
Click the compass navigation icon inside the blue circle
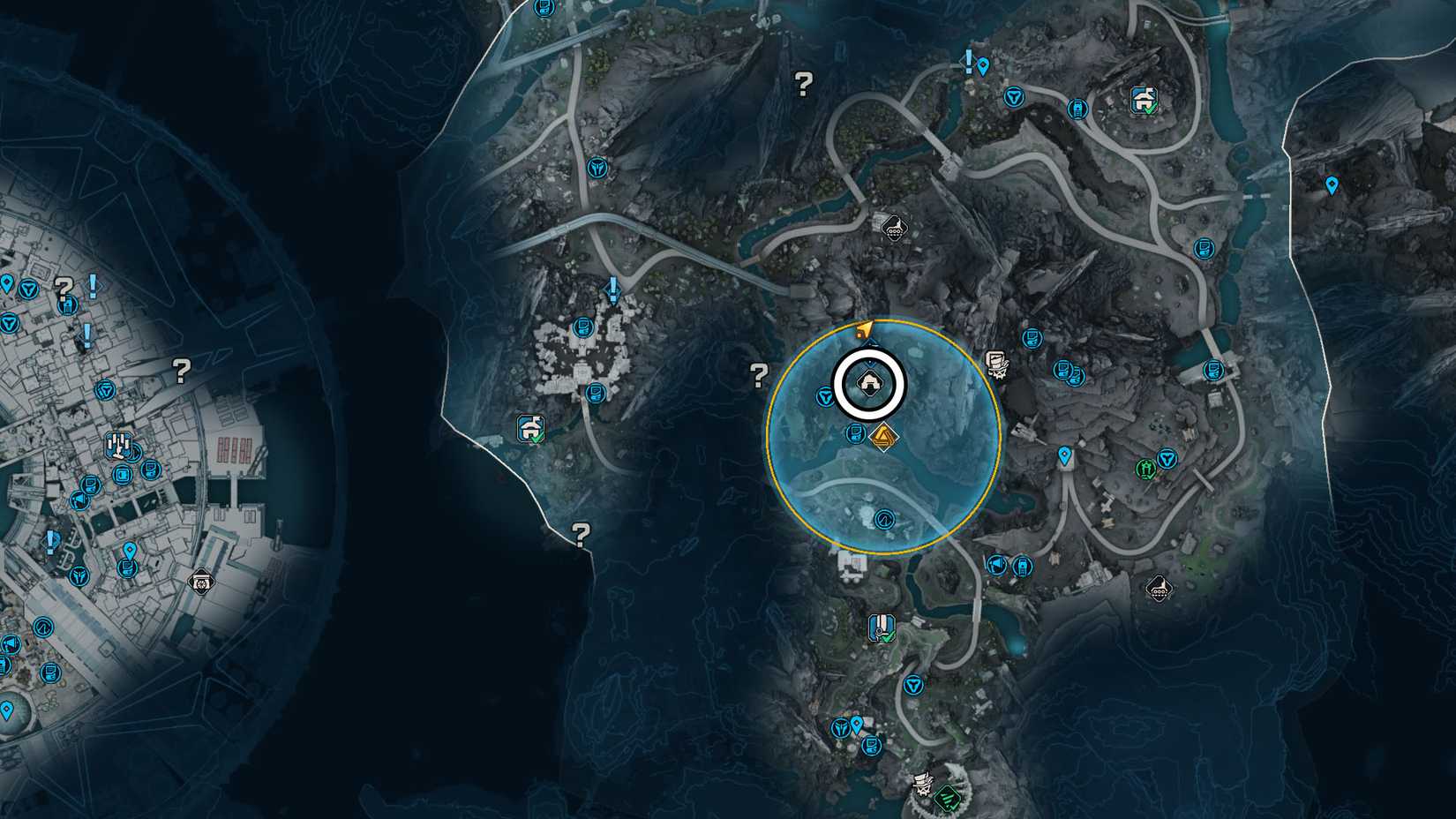click(x=884, y=521)
